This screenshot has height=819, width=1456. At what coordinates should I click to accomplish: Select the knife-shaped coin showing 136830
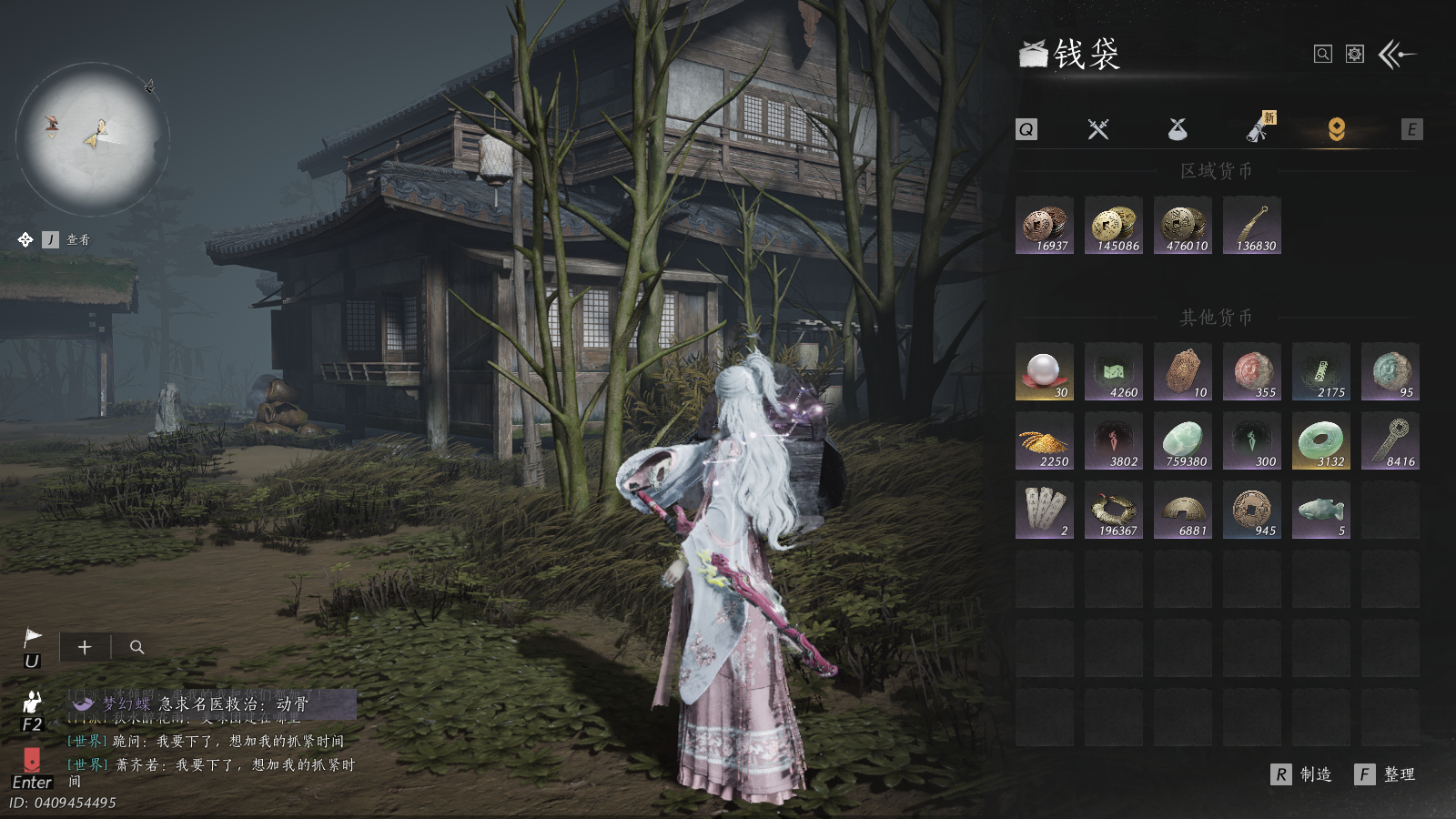[1252, 226]
